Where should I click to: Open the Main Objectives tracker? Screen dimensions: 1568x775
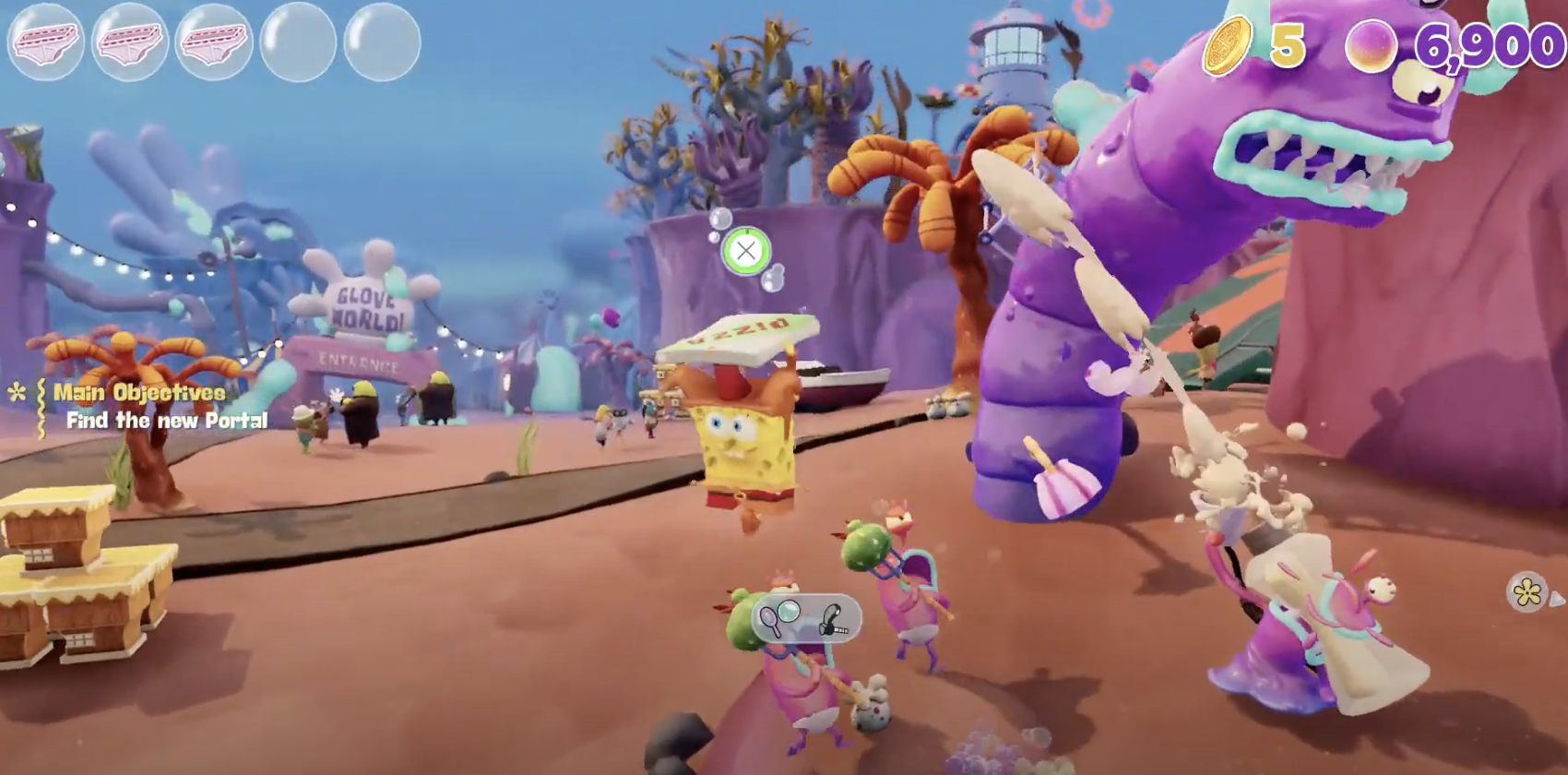(138, 393)
